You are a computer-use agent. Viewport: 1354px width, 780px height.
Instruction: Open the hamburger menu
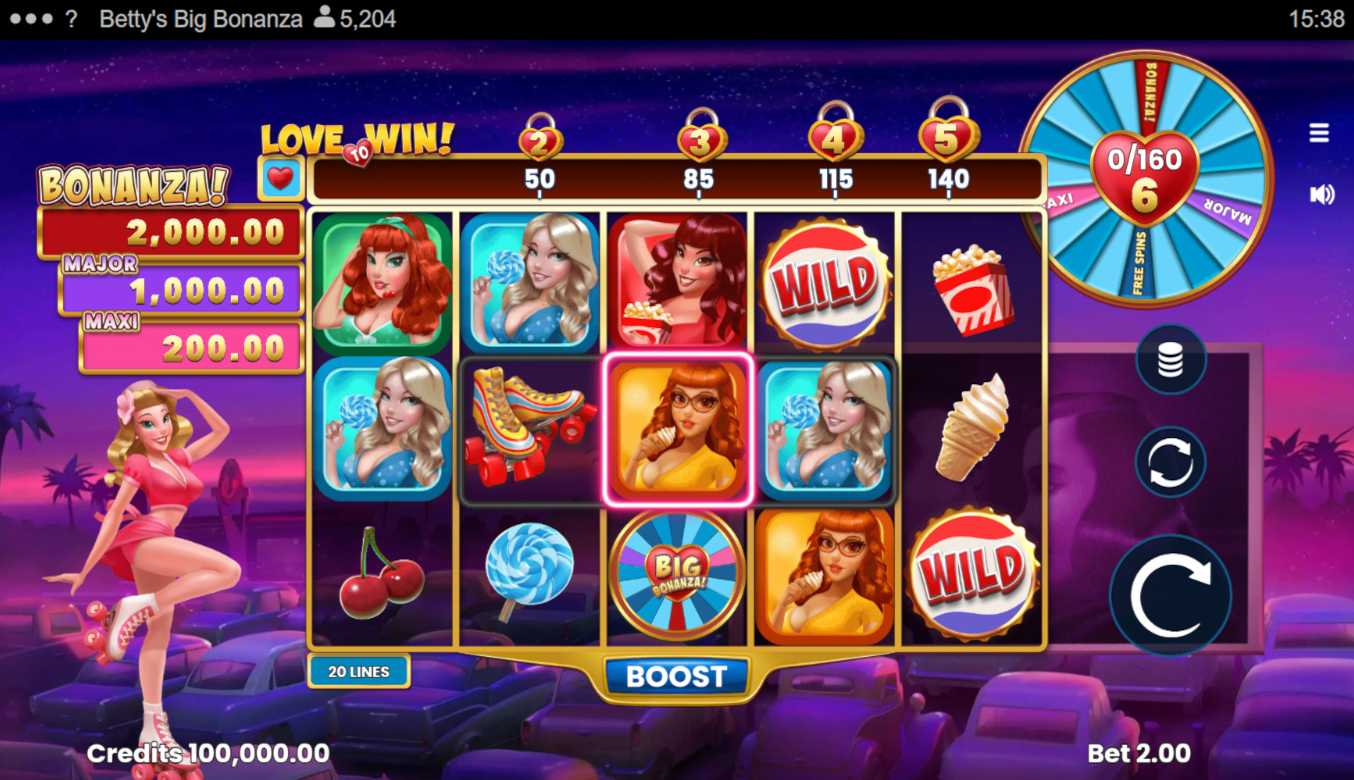point(1319,133)
